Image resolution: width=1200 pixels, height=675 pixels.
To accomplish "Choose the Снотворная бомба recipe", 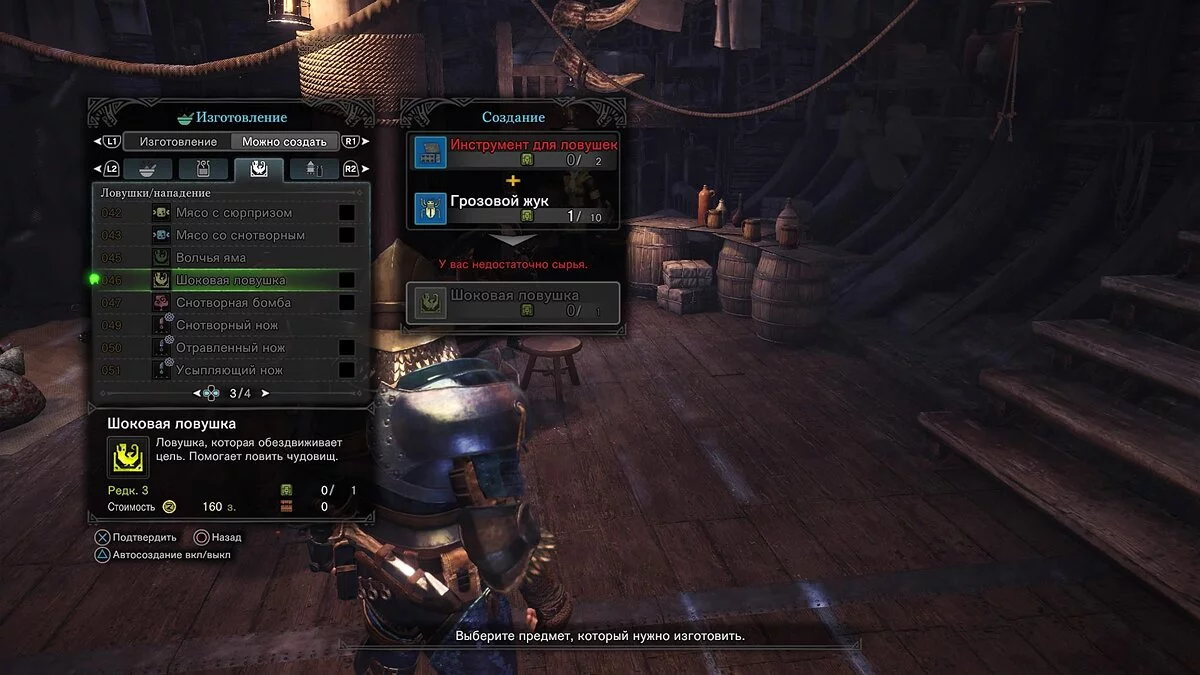I will coord(233,303).
